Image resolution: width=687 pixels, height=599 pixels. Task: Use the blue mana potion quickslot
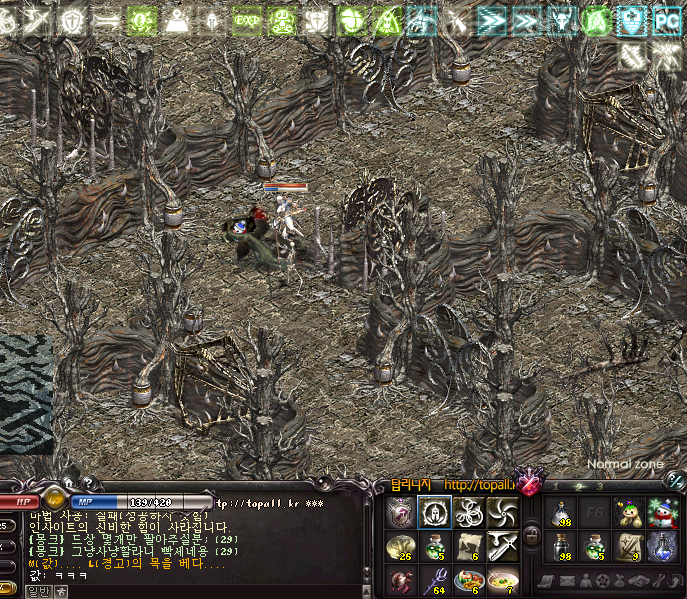pos(662,546)
